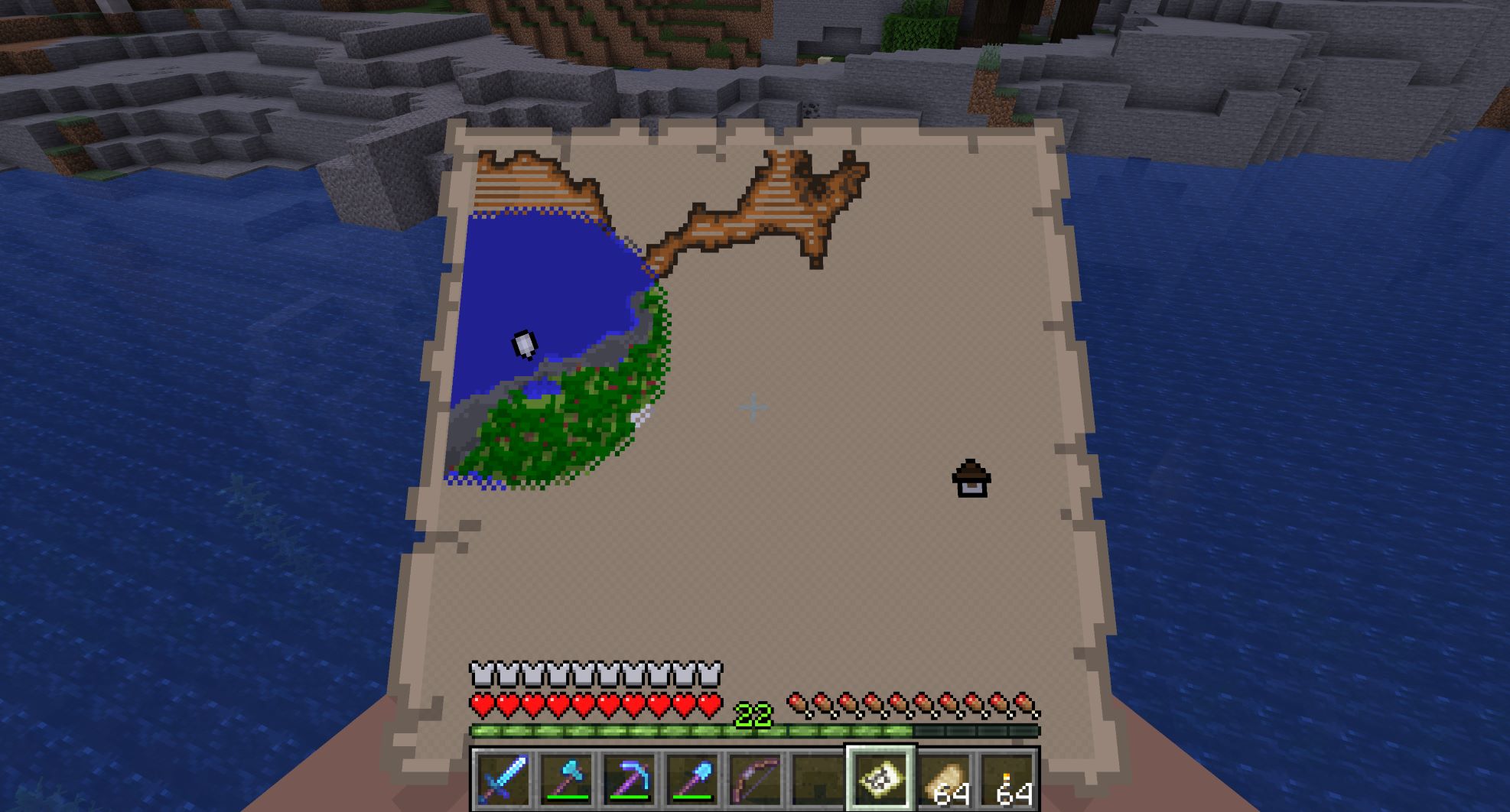Select the diamond axe hotbar slot

(x=565, y=779)
